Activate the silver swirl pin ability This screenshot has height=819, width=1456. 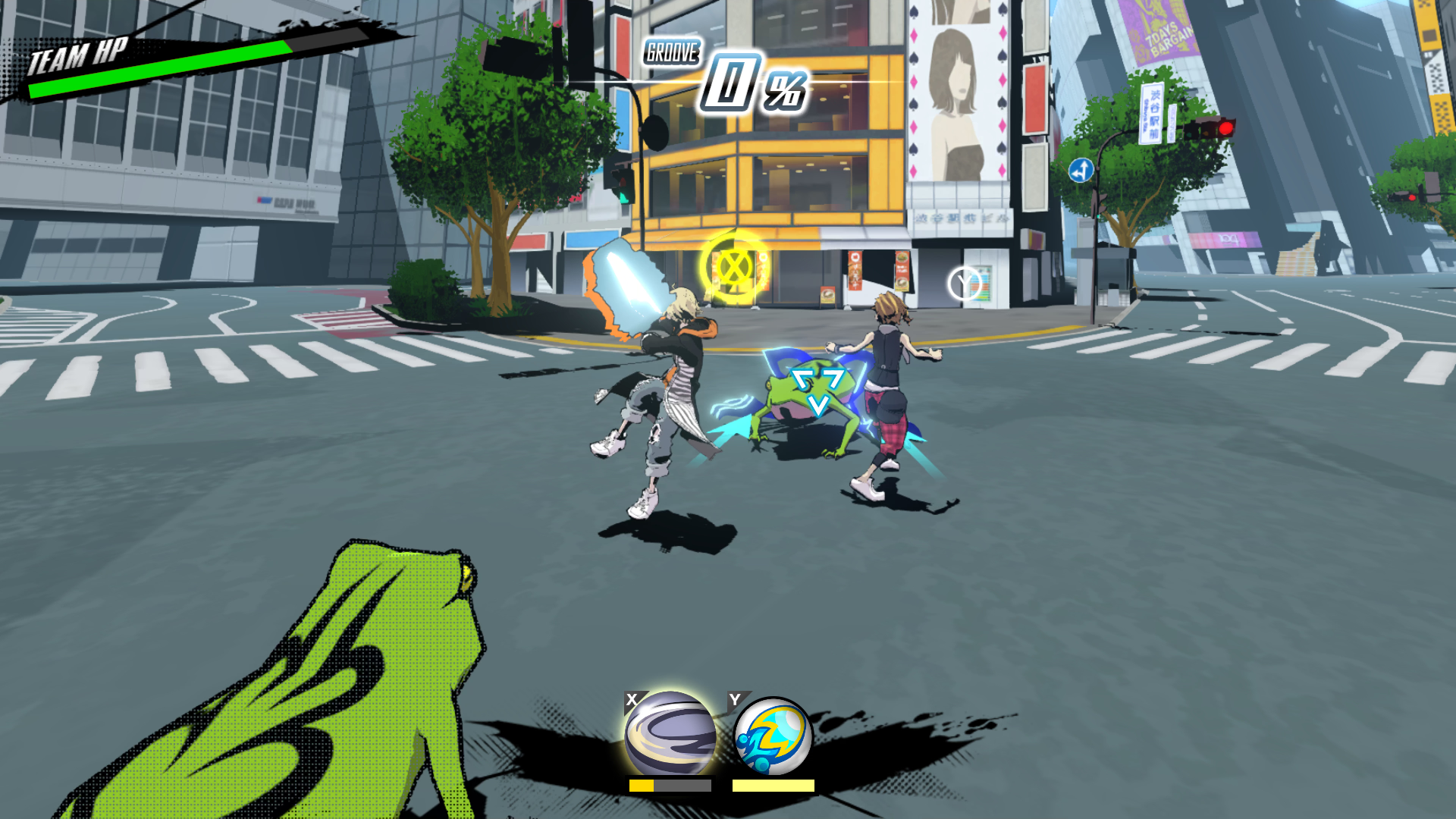(x=670, y=734)
